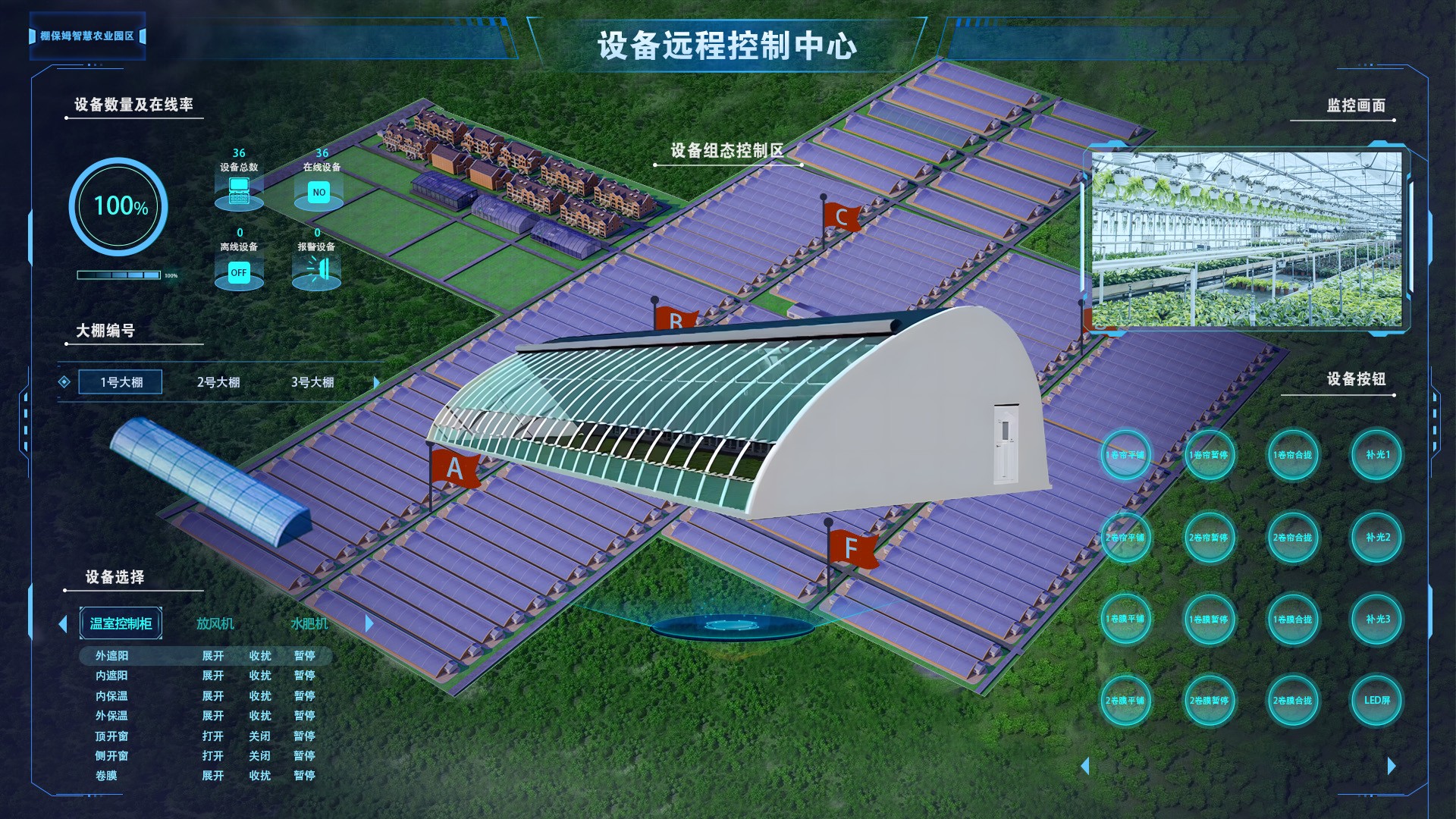The image size is (1456, 819).
Task: Click 打开 for the 顶开窗 row
Action: click(x=212, y=736)
